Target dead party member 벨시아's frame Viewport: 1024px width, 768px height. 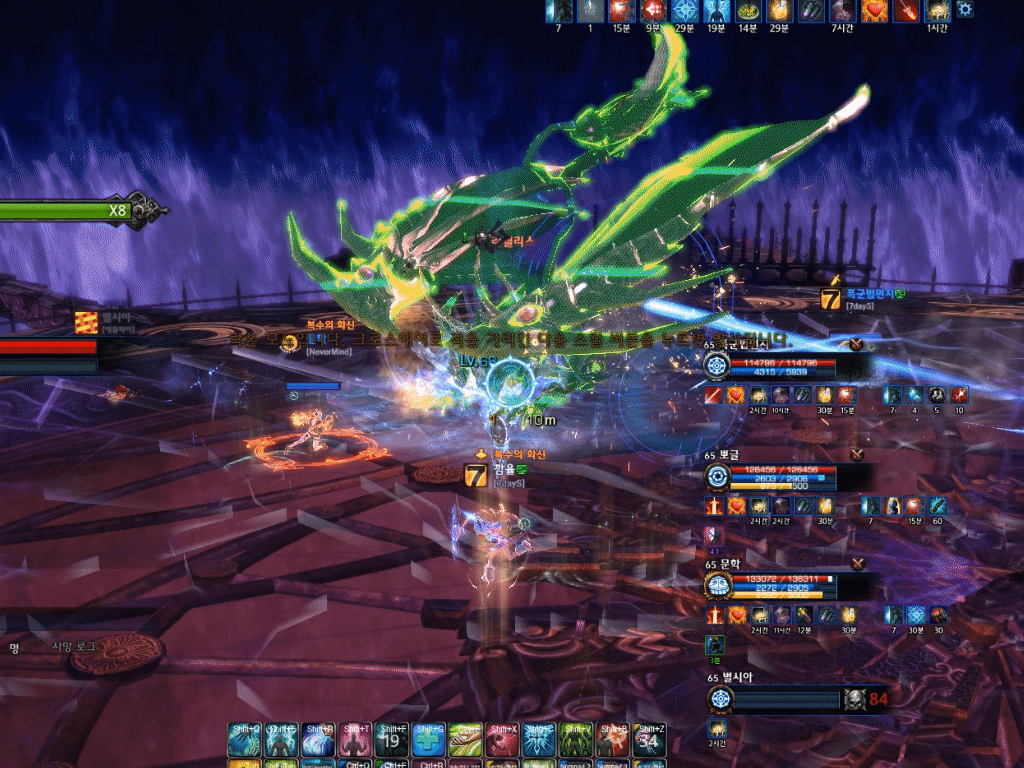point(780,697)
